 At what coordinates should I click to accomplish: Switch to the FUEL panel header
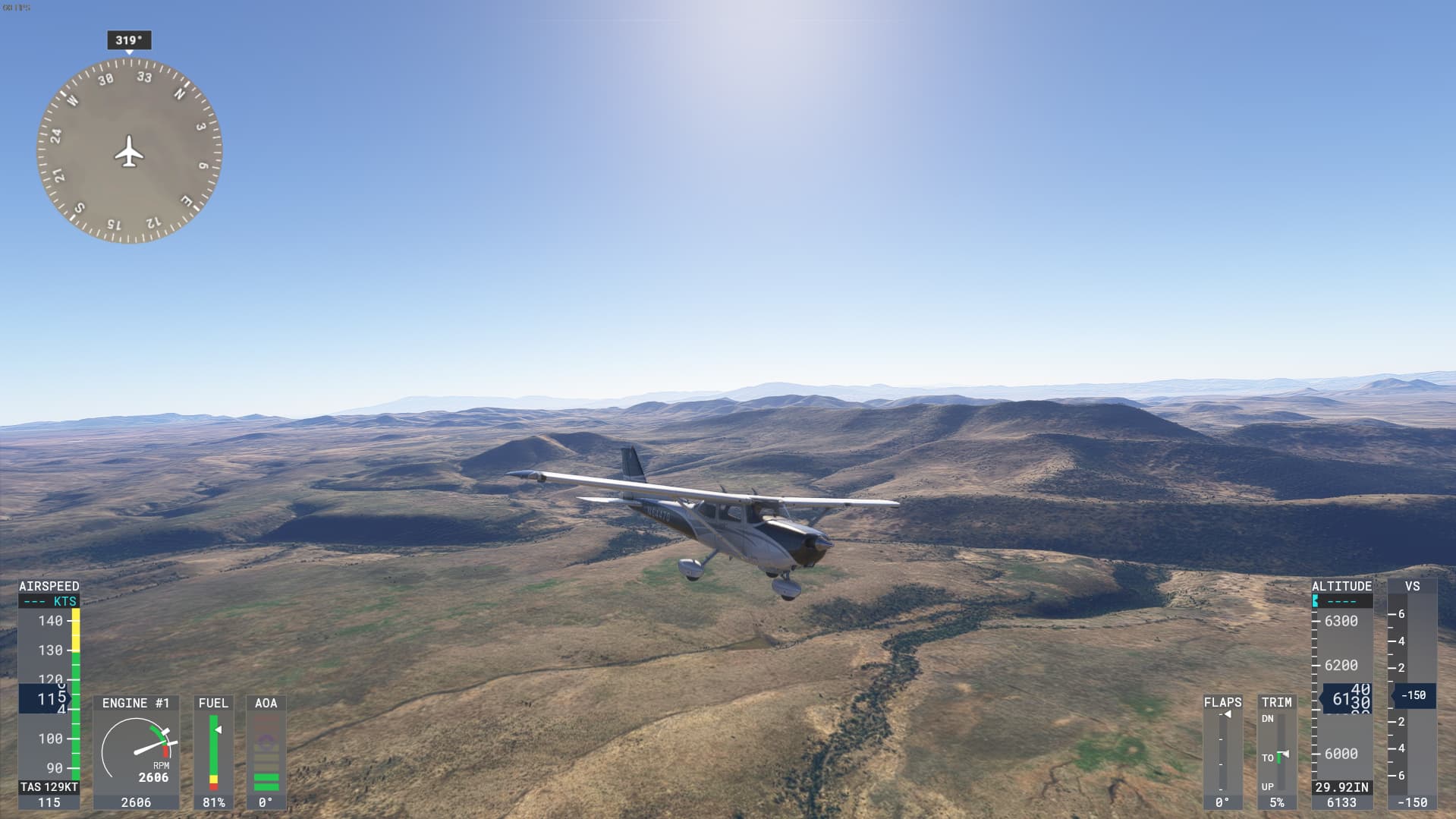pyautogui.click(x=213, y=703)
